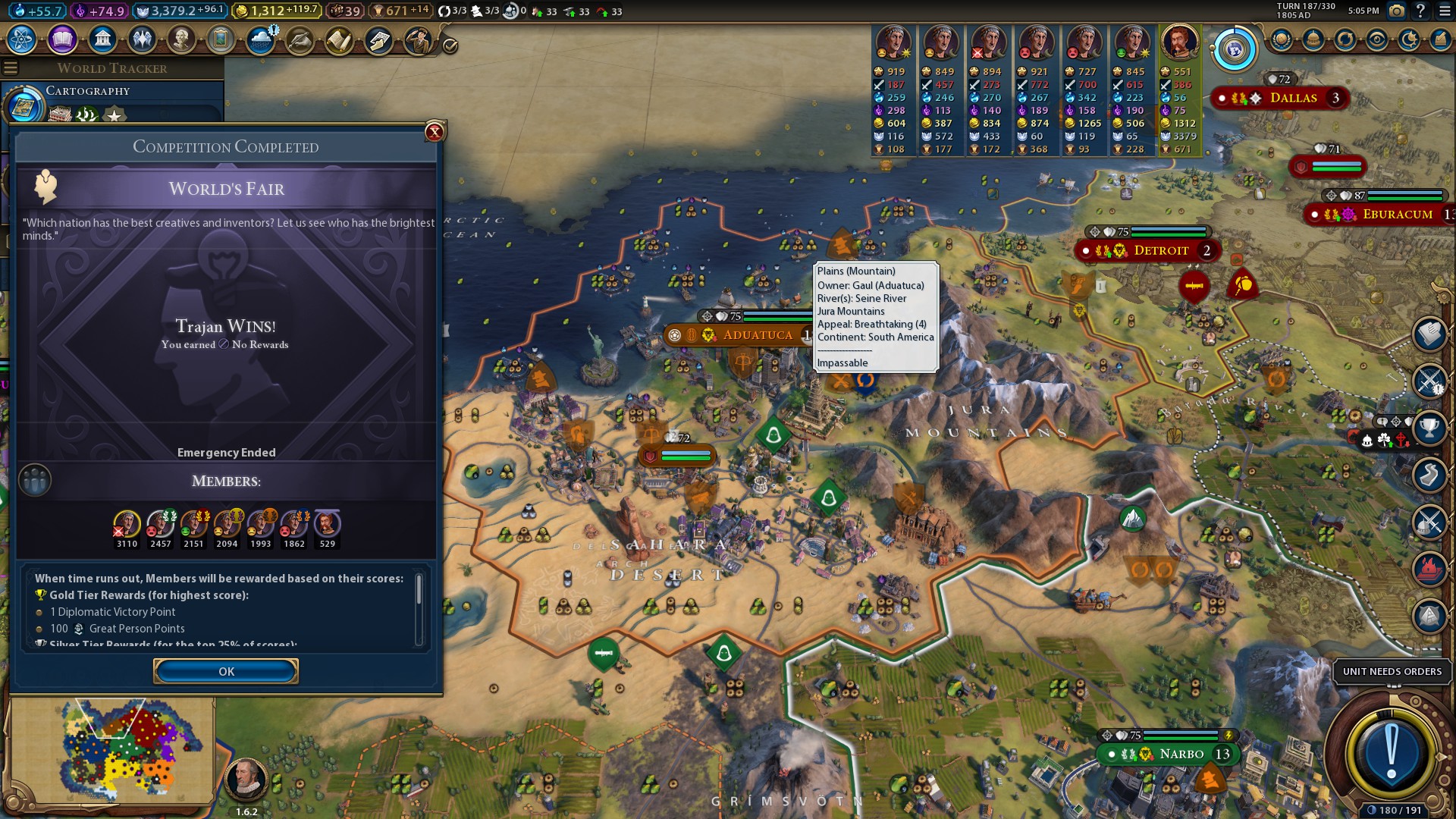Open the Great People bust icon
Image resolution: width=1456 pixels, height=819 pixels.
click(181, 39)
